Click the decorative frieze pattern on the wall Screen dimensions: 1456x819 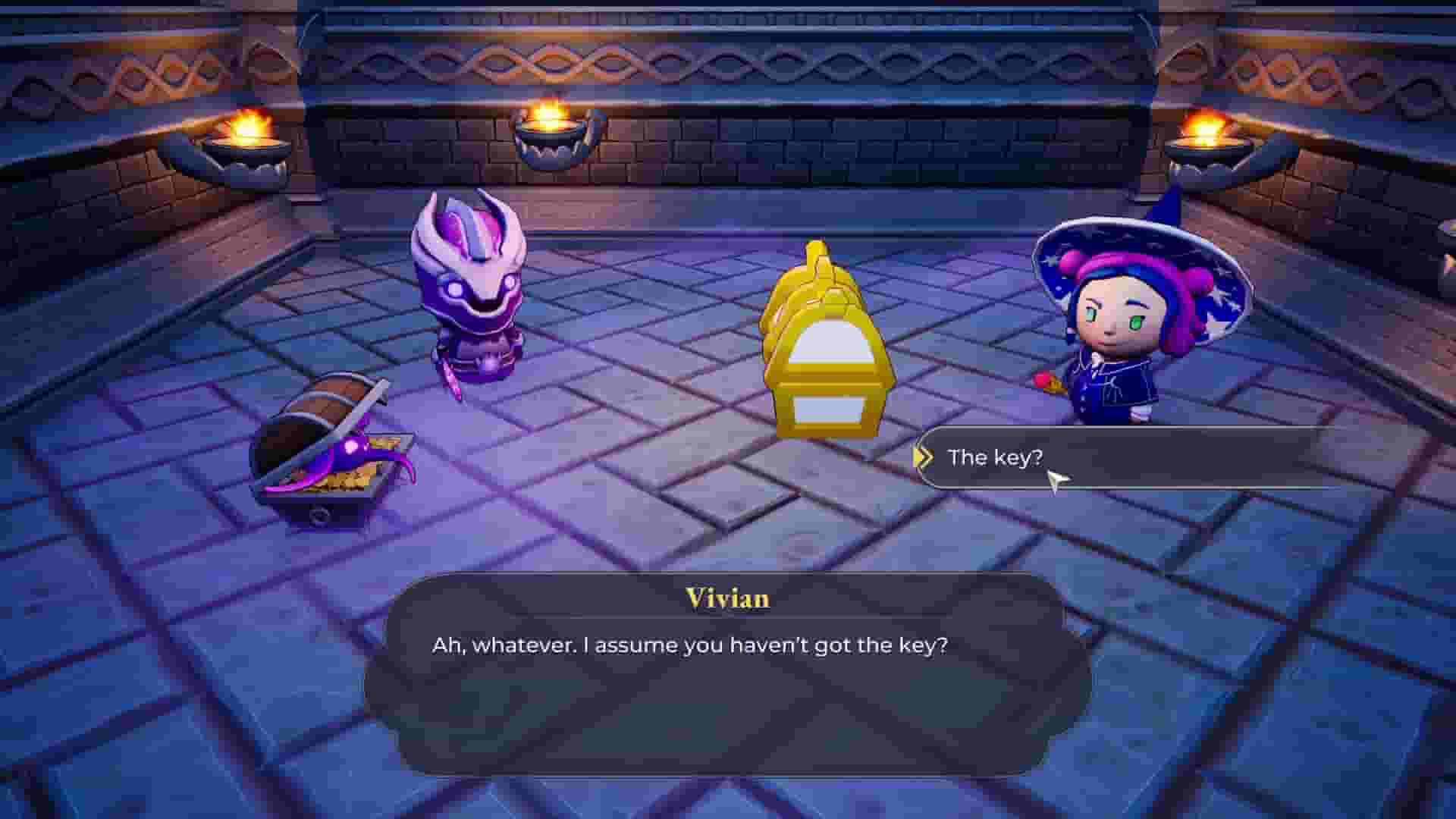728,64
